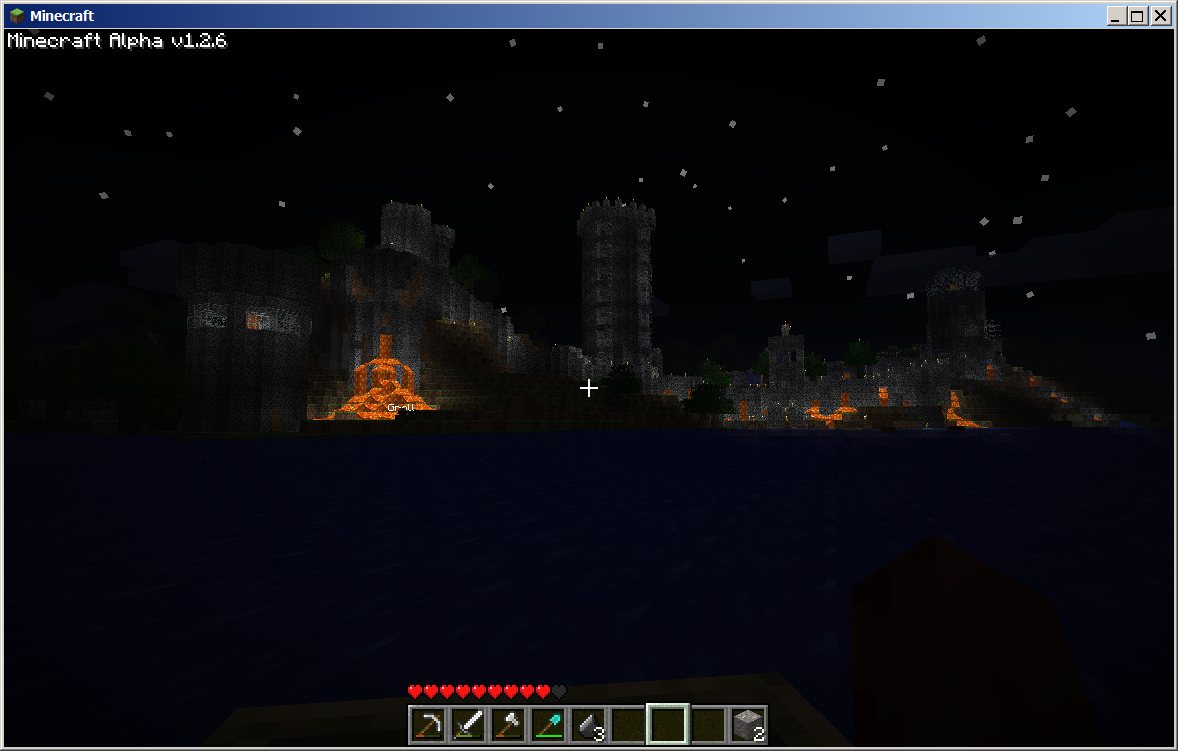Minimize the Minecraft window
Image resolution: width=1178 pixels, height=751 pixels.
pyautogui.click(x=1116, y=16)
